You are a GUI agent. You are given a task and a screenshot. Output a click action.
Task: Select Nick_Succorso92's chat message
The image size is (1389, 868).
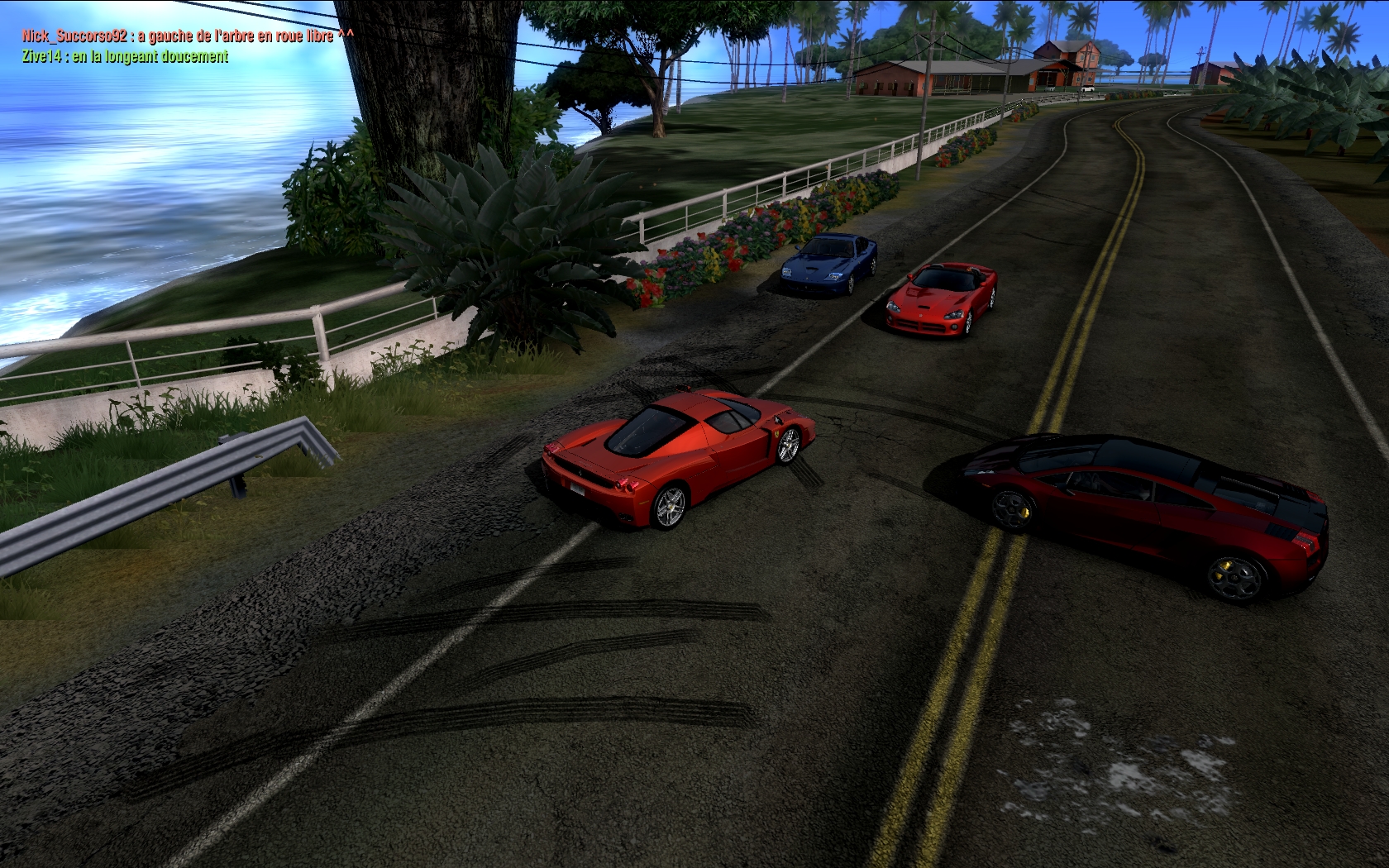(x=189, y=36)
